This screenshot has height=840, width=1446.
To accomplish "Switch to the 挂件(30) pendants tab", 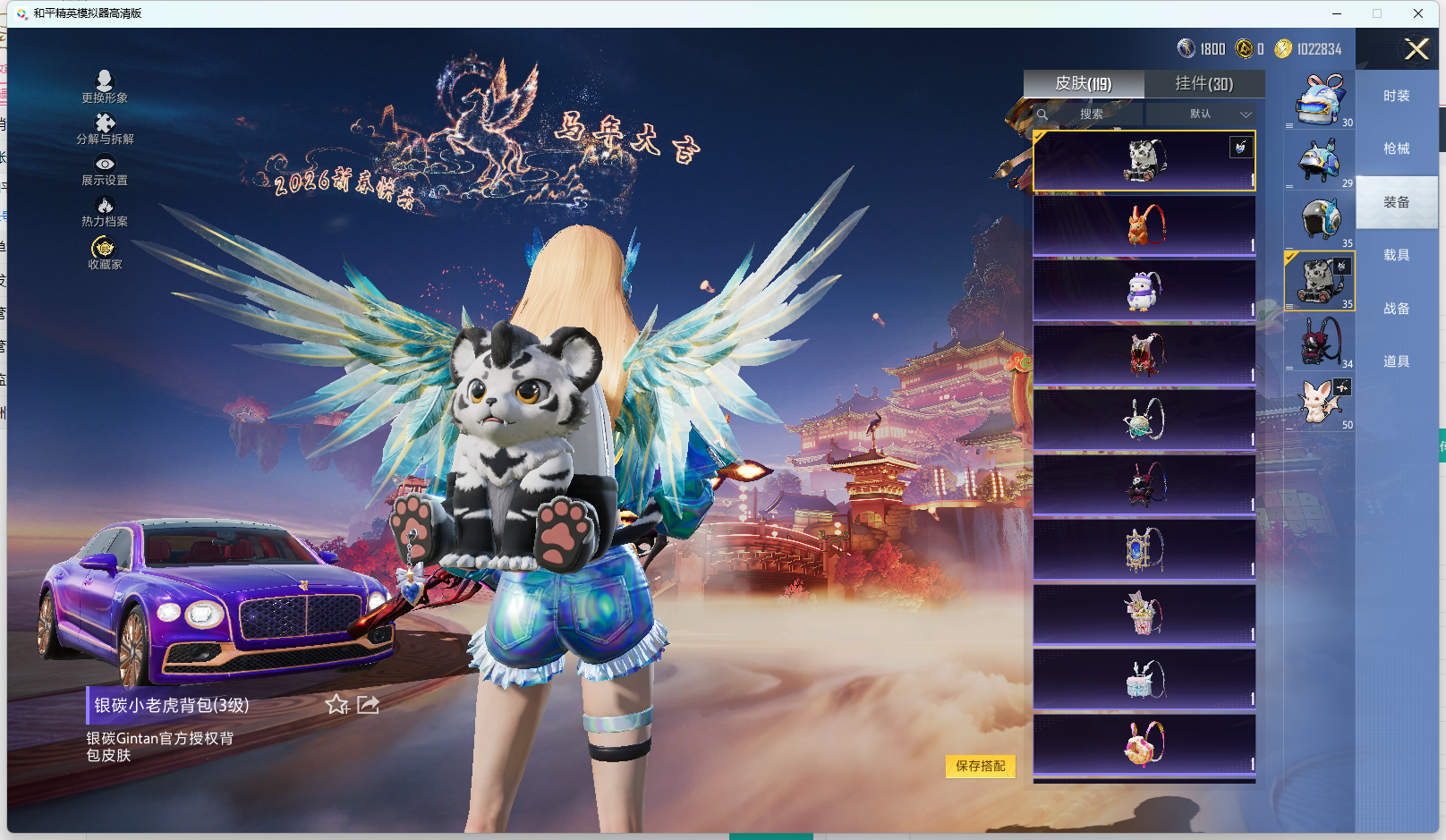I will pyautogui.click(x=1204, y=84).
